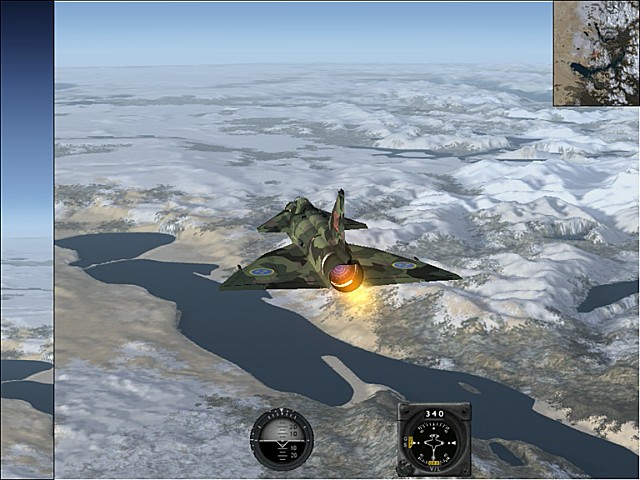Click the attitude indicator gauge
This screenshot has height=480, width=640.
coord(282,439)
